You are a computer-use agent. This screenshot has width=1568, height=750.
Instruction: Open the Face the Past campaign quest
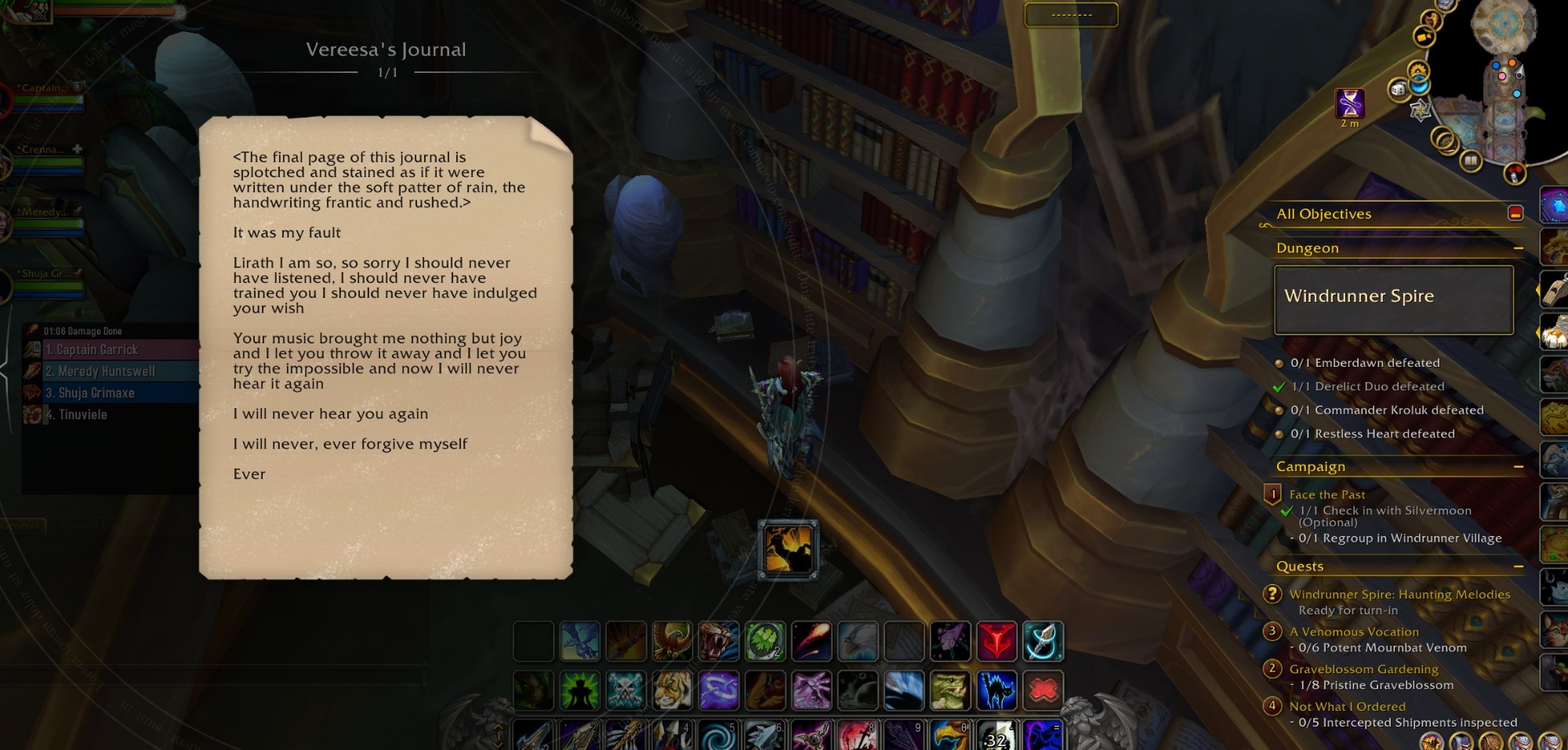[x=1327, y=495]
